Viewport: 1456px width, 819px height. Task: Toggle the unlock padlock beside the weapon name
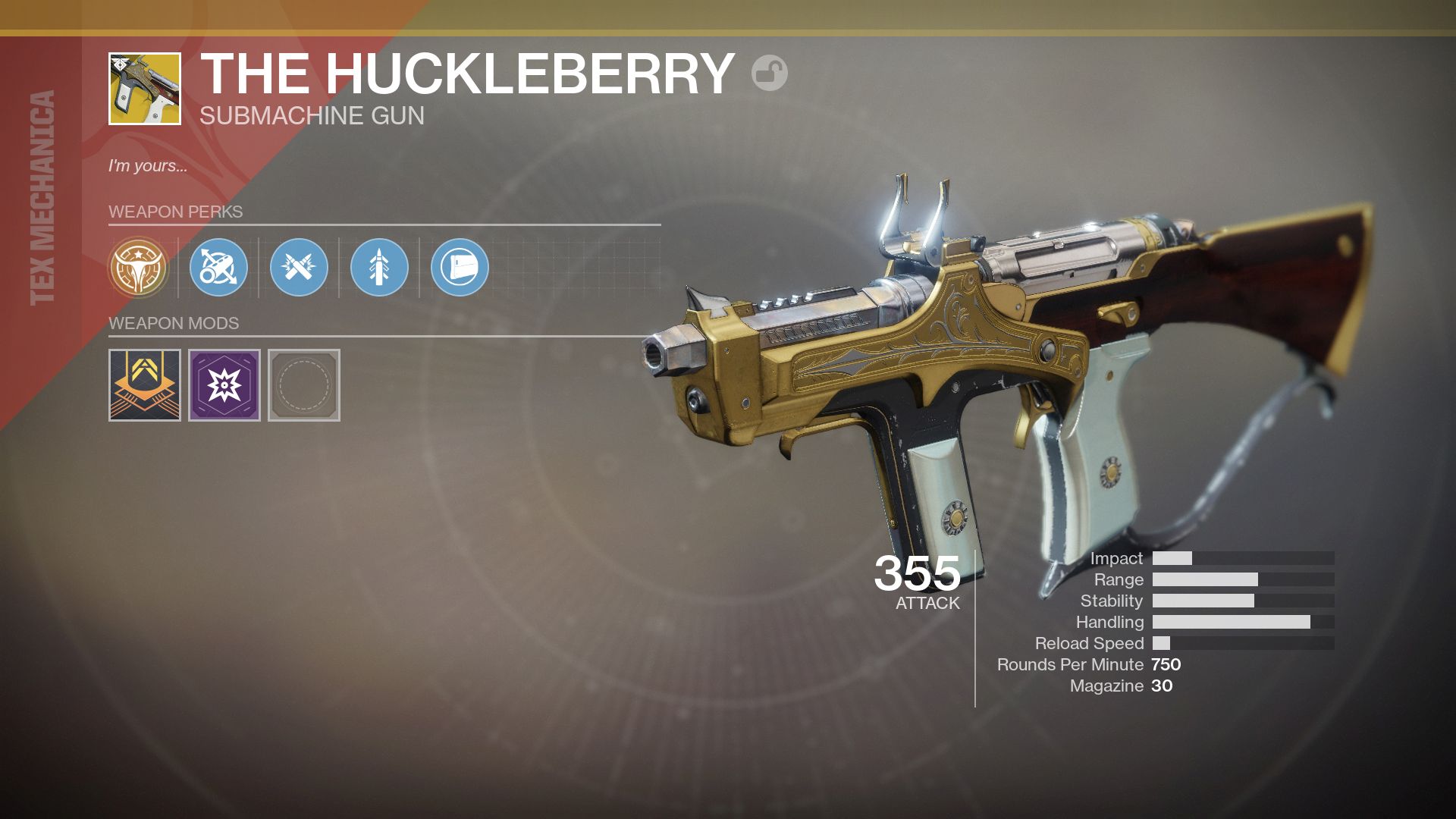click(770, 74)
